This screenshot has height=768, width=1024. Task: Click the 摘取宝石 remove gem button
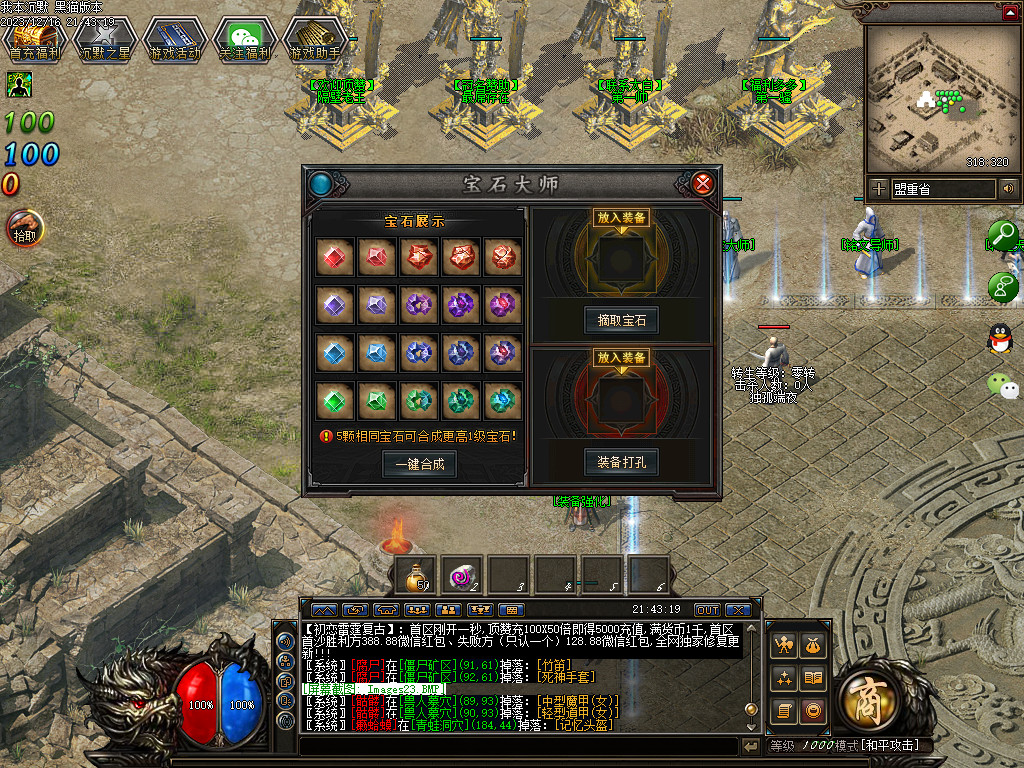(621, 321)
